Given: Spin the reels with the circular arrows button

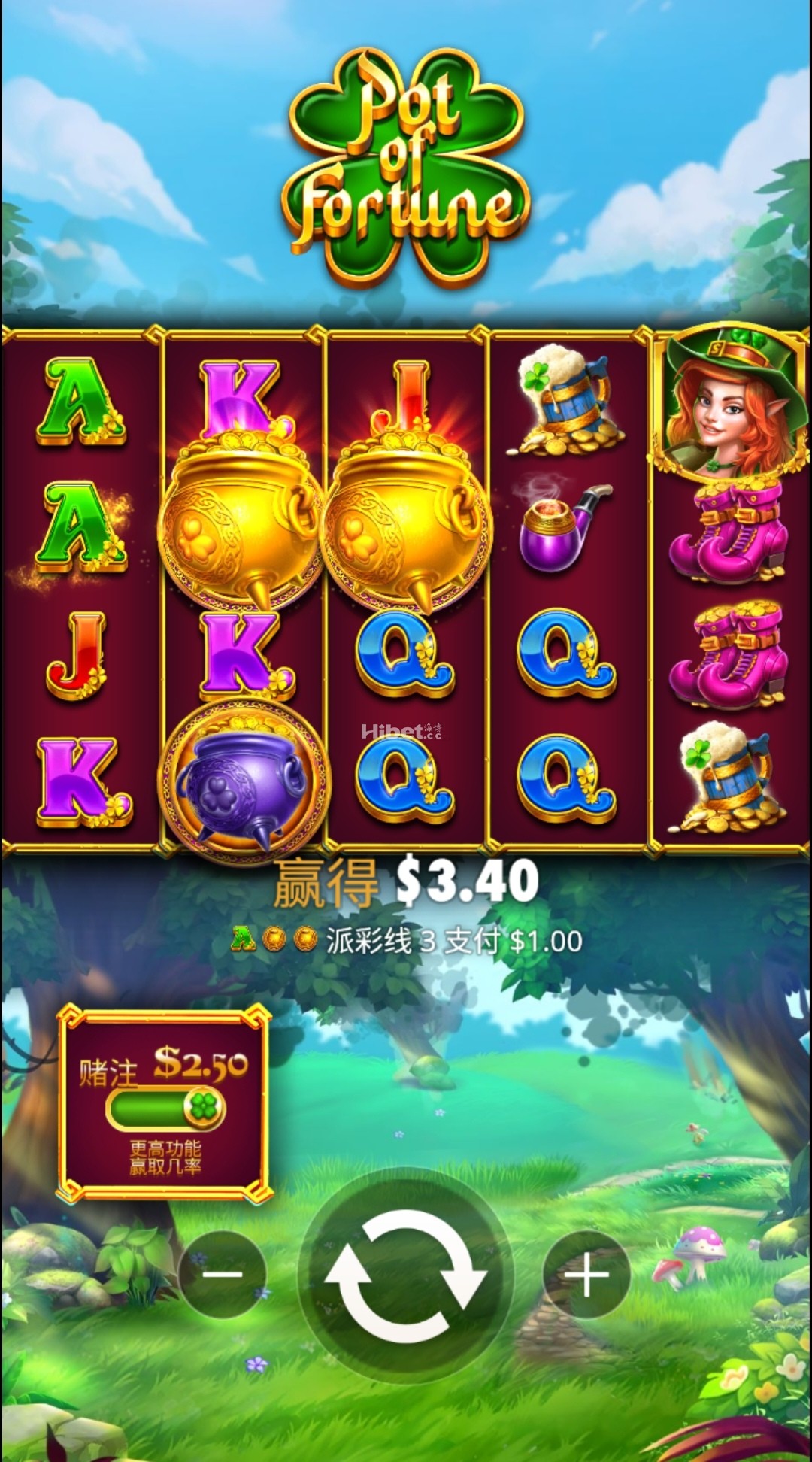Looking at the screenshot, I should pos(406,1275).
